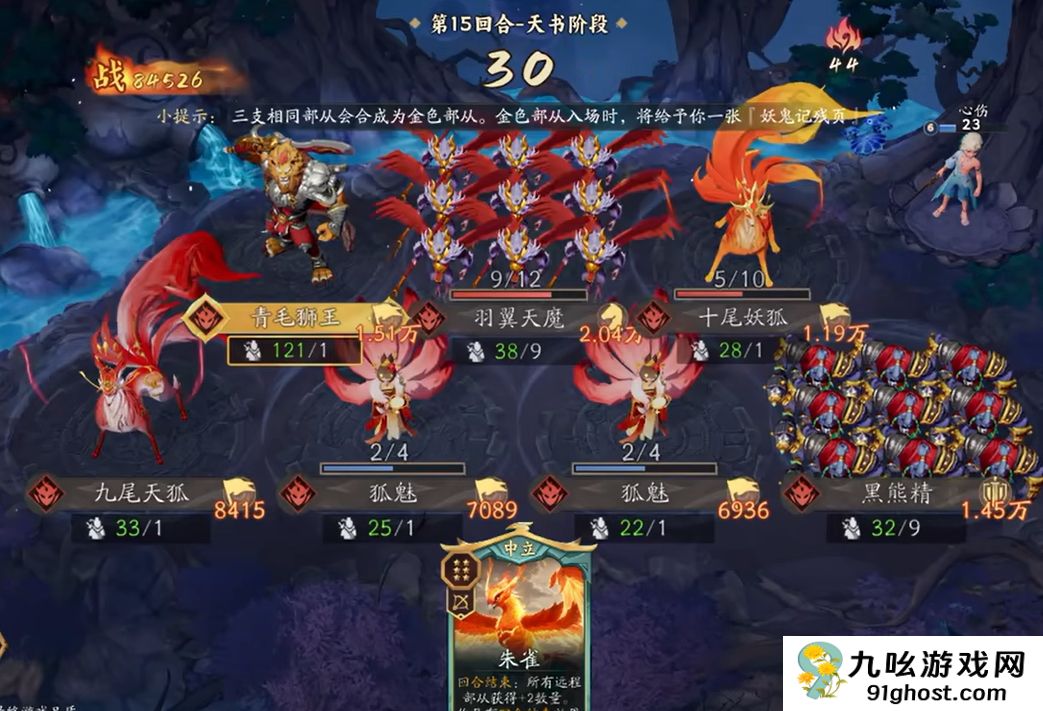Open the 九吆游戏网 watermark logo
Viewport: 1043px width, 711px height.
(x=911, y=671)
